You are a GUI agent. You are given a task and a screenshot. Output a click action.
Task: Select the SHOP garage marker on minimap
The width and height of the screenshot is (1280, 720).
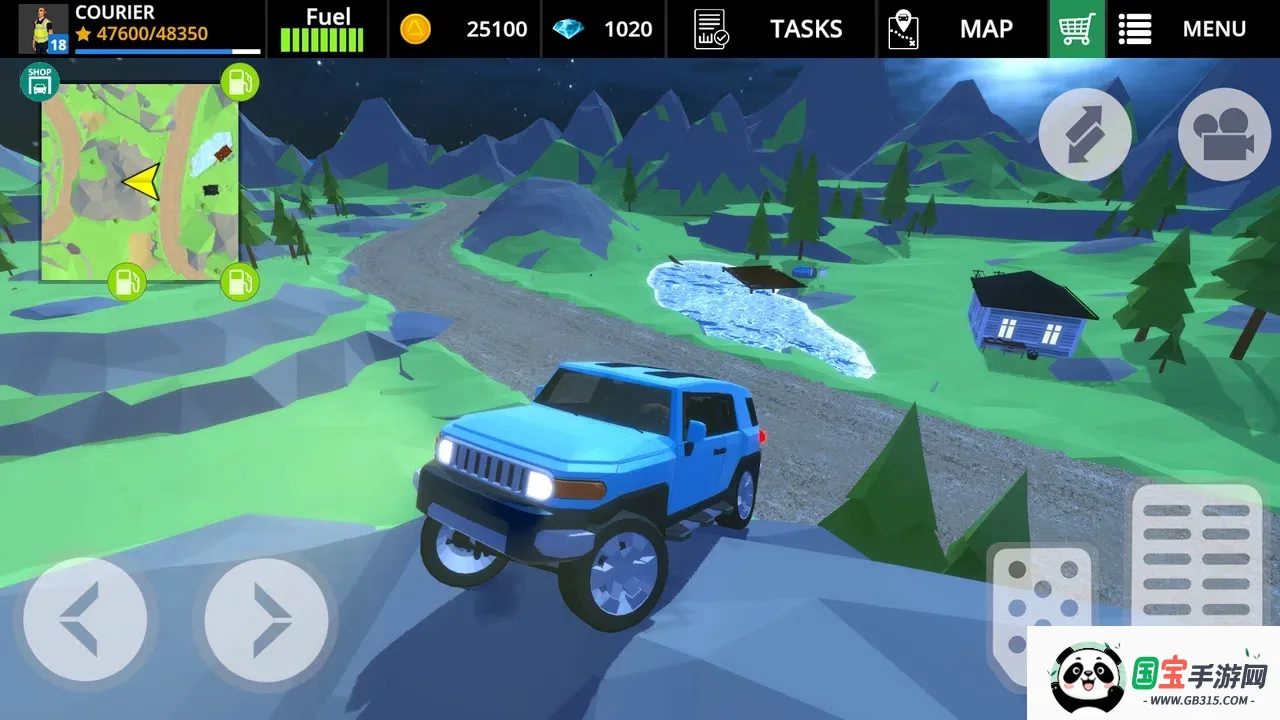(39, 82)
